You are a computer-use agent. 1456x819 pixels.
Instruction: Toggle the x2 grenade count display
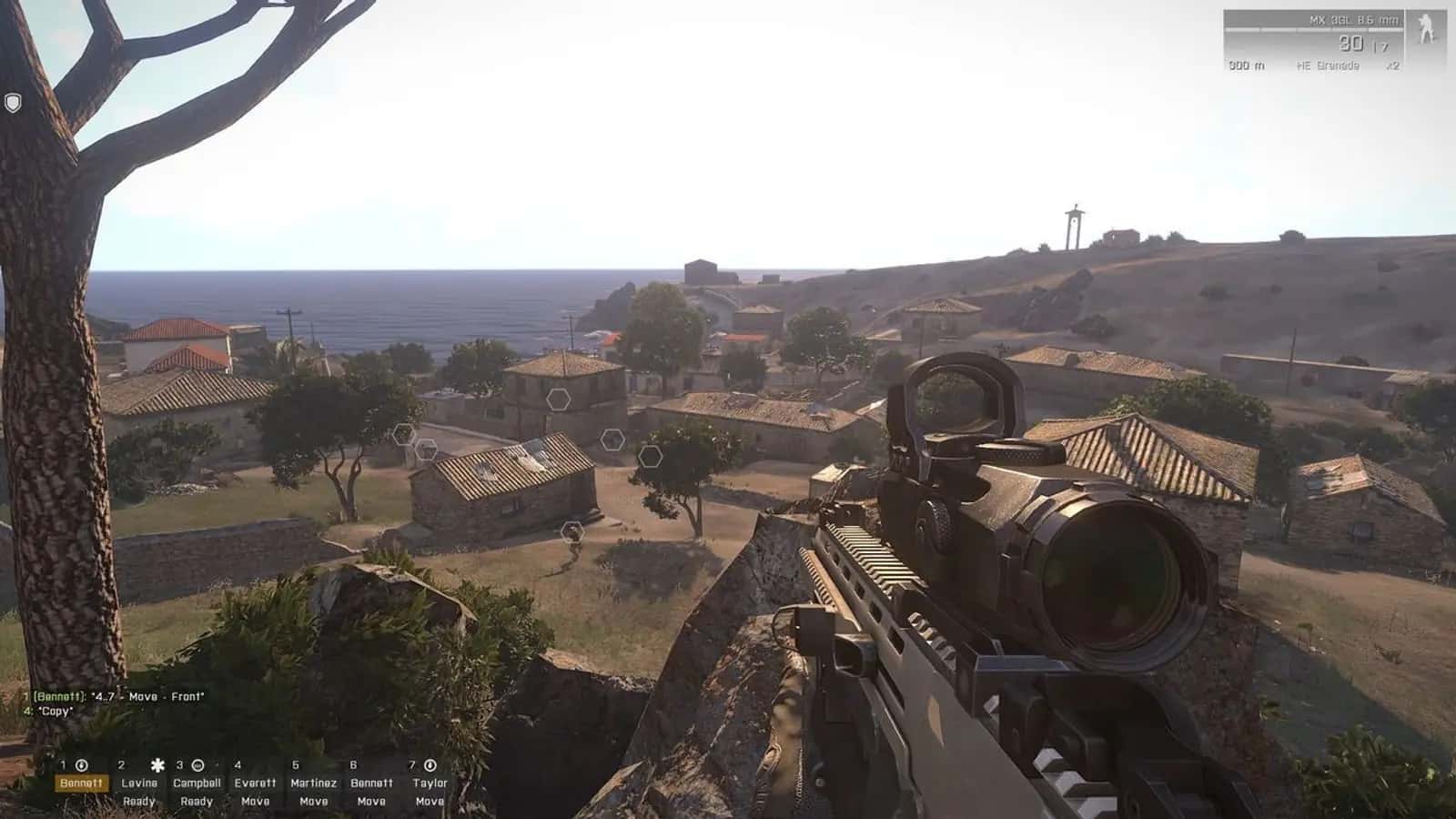tap(1392, 66)
